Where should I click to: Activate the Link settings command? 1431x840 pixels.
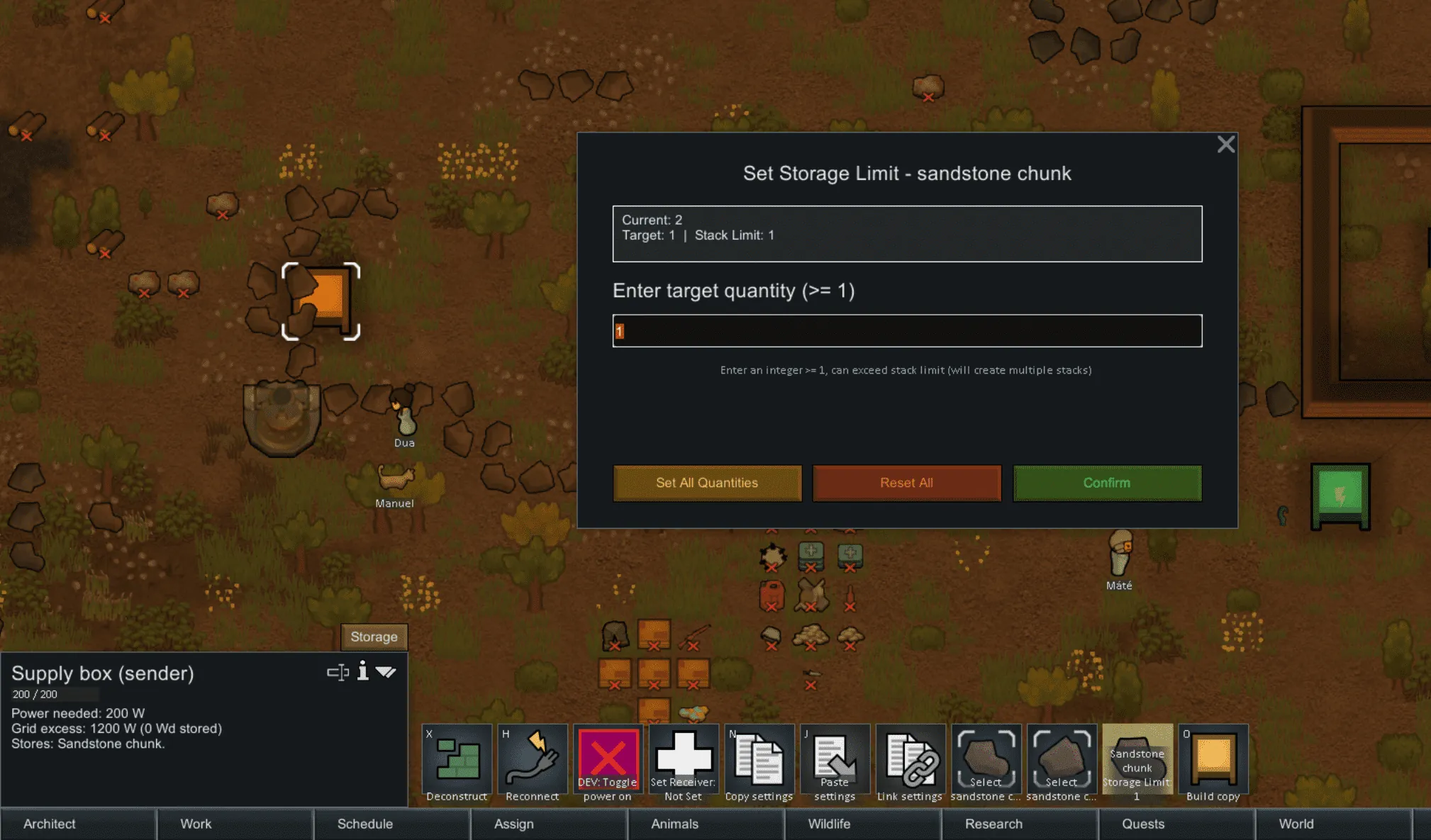tap(910, 762)
